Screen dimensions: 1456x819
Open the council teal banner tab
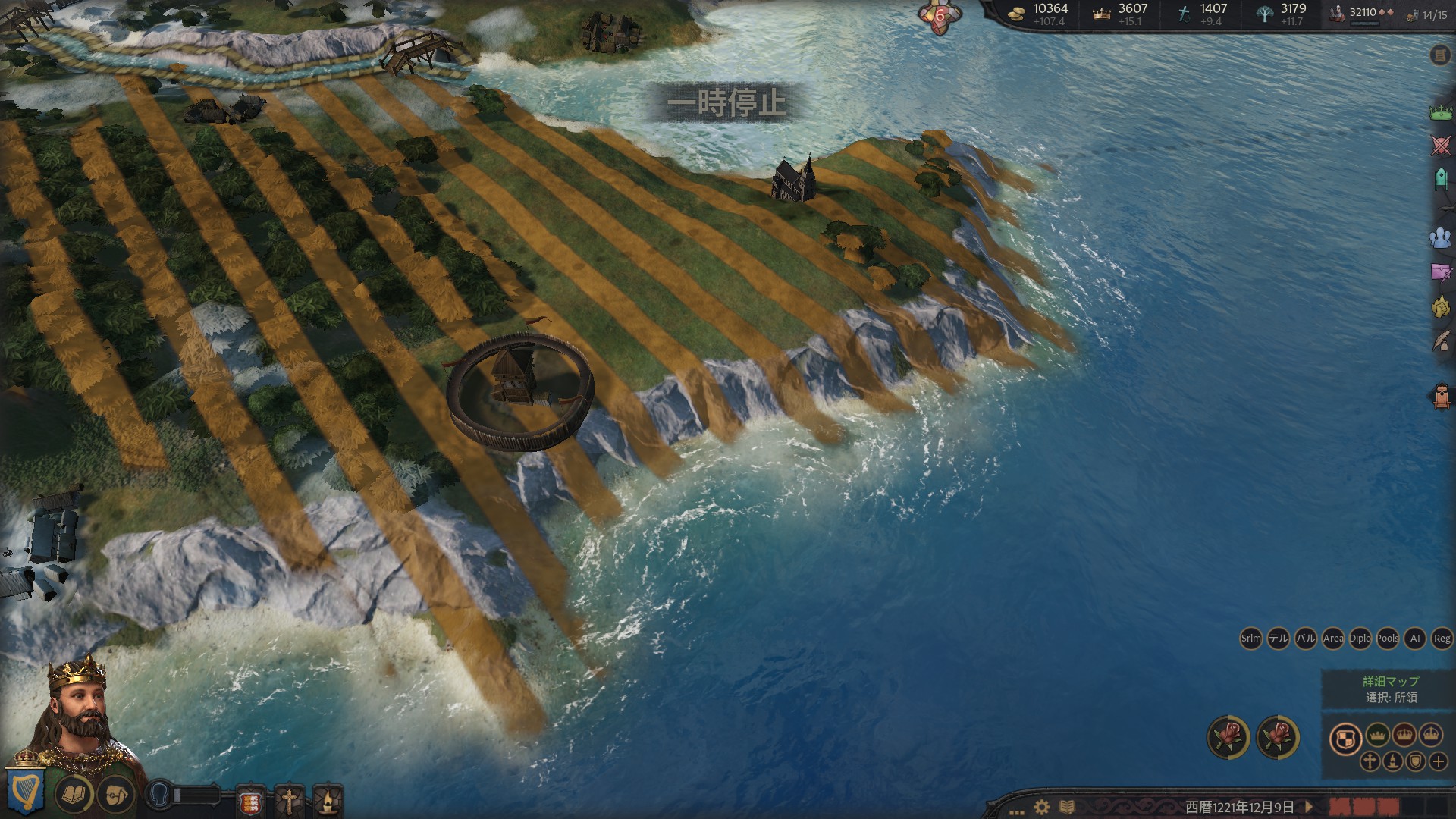pyautogui.click(x=1440, y=179)
